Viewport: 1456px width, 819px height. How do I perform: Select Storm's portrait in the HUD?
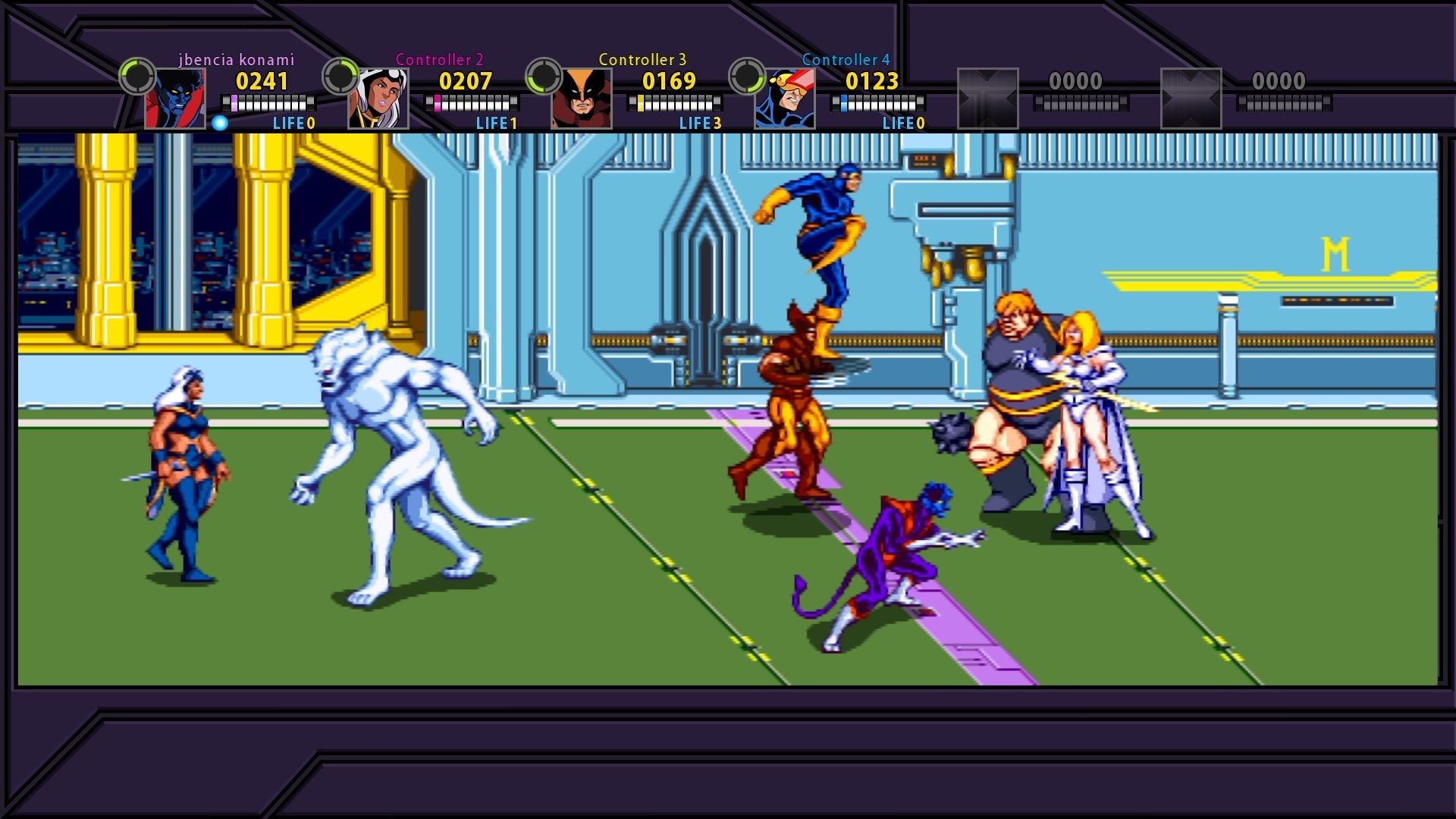click(381, 96)
